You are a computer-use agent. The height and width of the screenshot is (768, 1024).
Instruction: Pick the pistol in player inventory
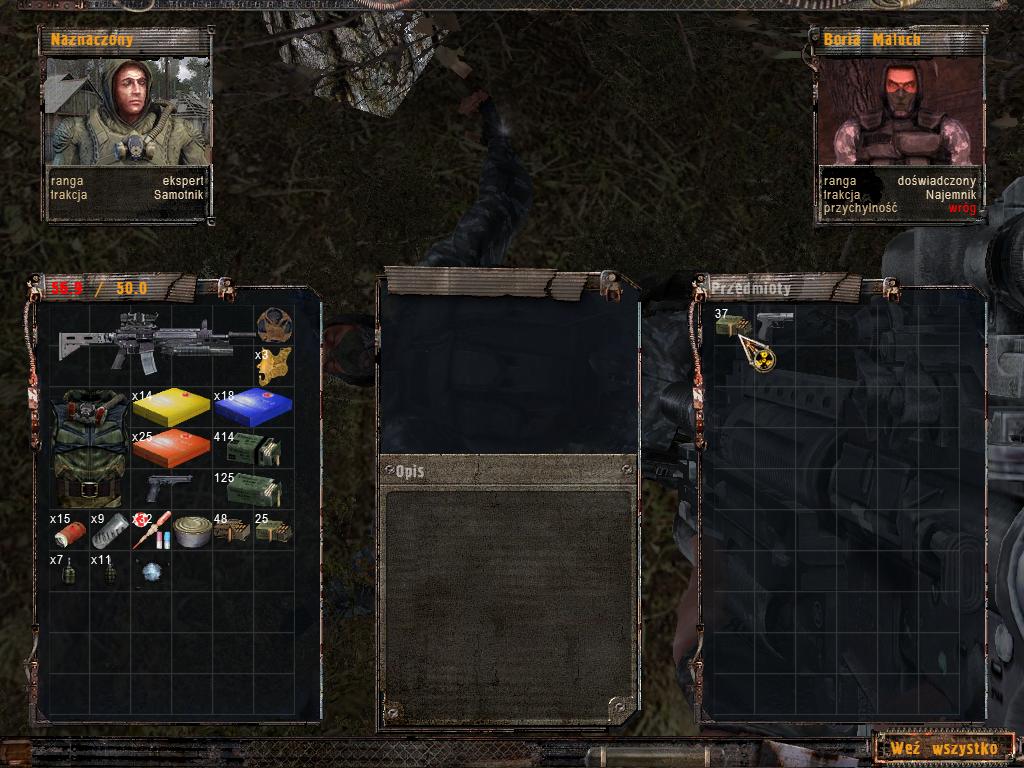(x=170, y=488)
